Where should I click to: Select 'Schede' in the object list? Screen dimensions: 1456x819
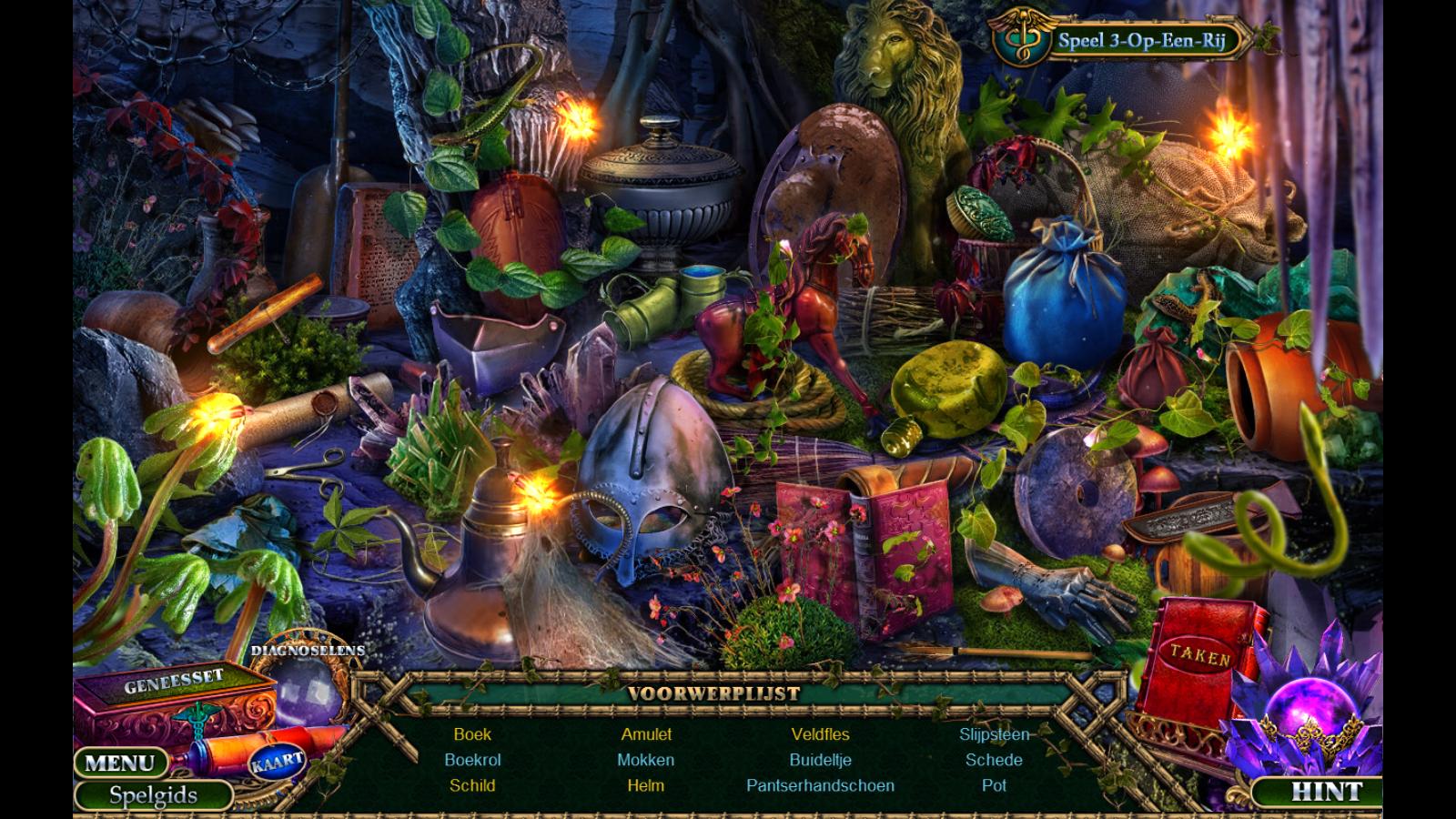click(x=994, y=760)
